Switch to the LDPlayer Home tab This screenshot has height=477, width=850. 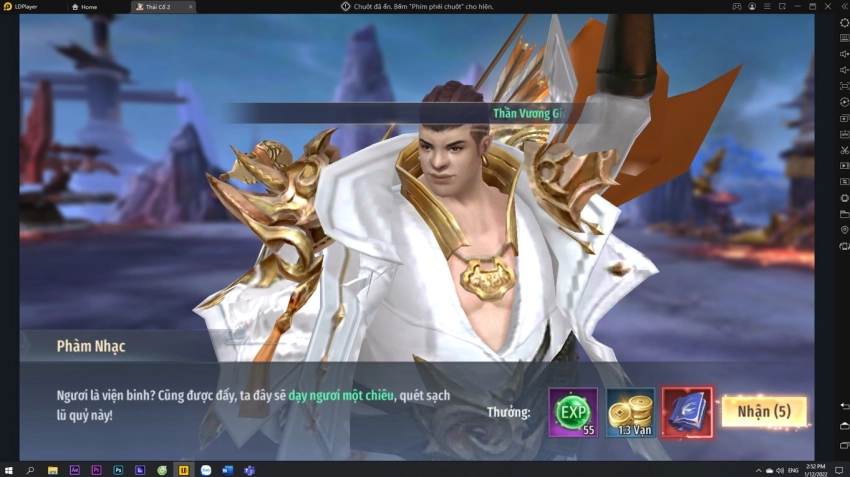(x=86, y=7)
